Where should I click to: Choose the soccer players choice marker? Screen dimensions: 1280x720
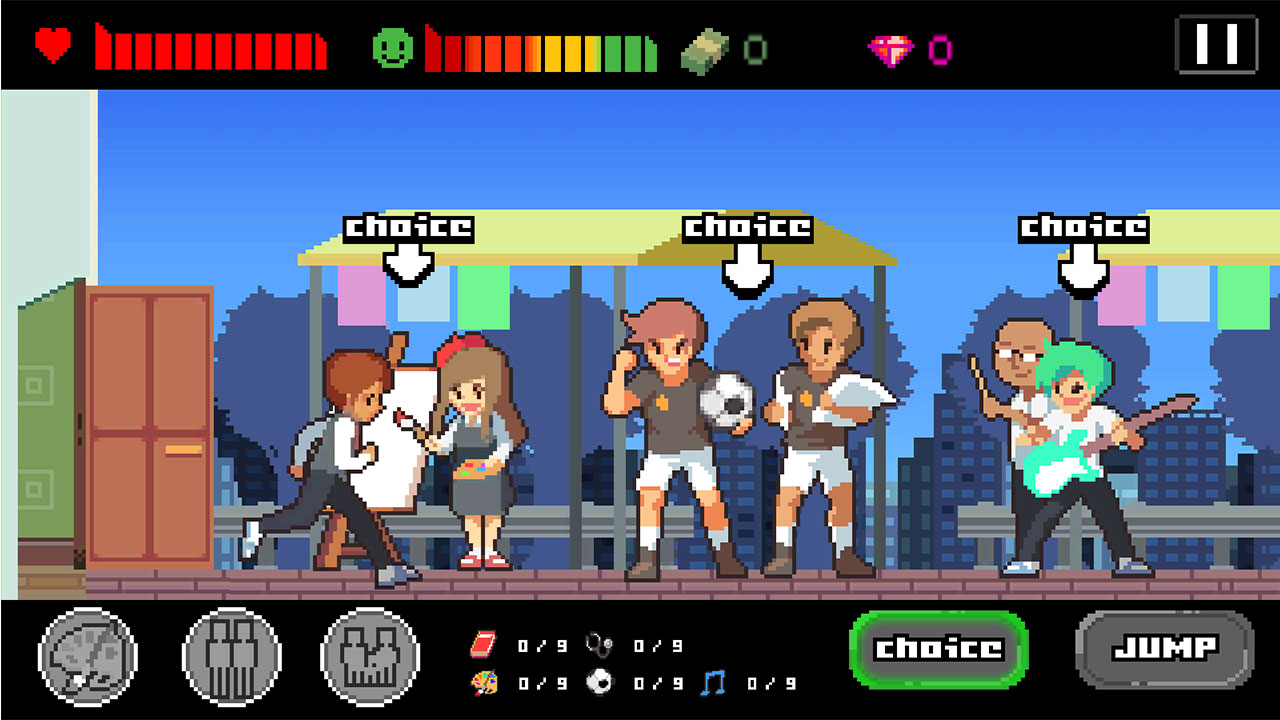(x=747, y=252)
